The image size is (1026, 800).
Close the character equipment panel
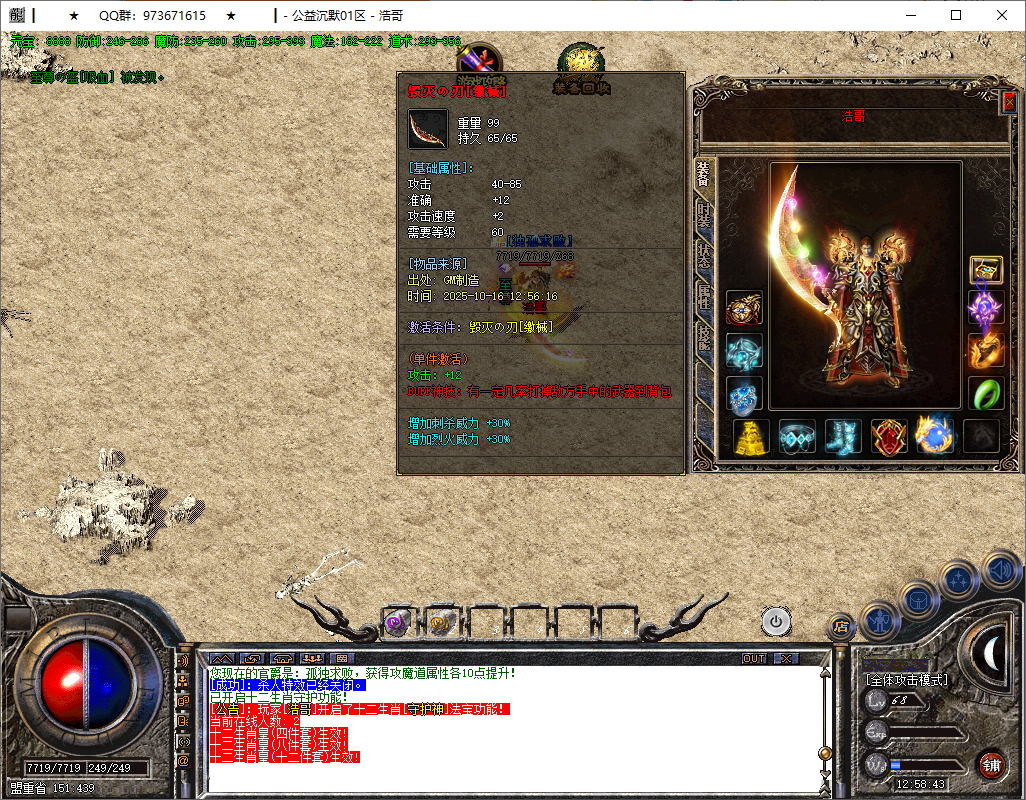click(1008, 101)
